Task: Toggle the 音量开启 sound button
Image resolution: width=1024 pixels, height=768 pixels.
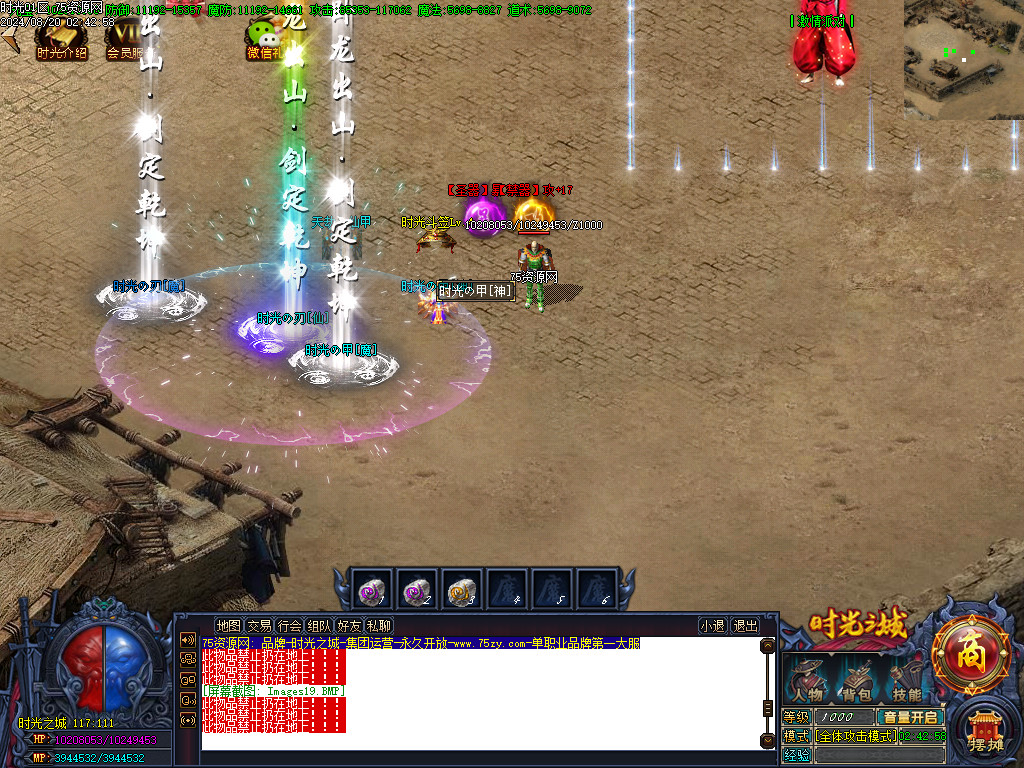Action: coord(910,717)
